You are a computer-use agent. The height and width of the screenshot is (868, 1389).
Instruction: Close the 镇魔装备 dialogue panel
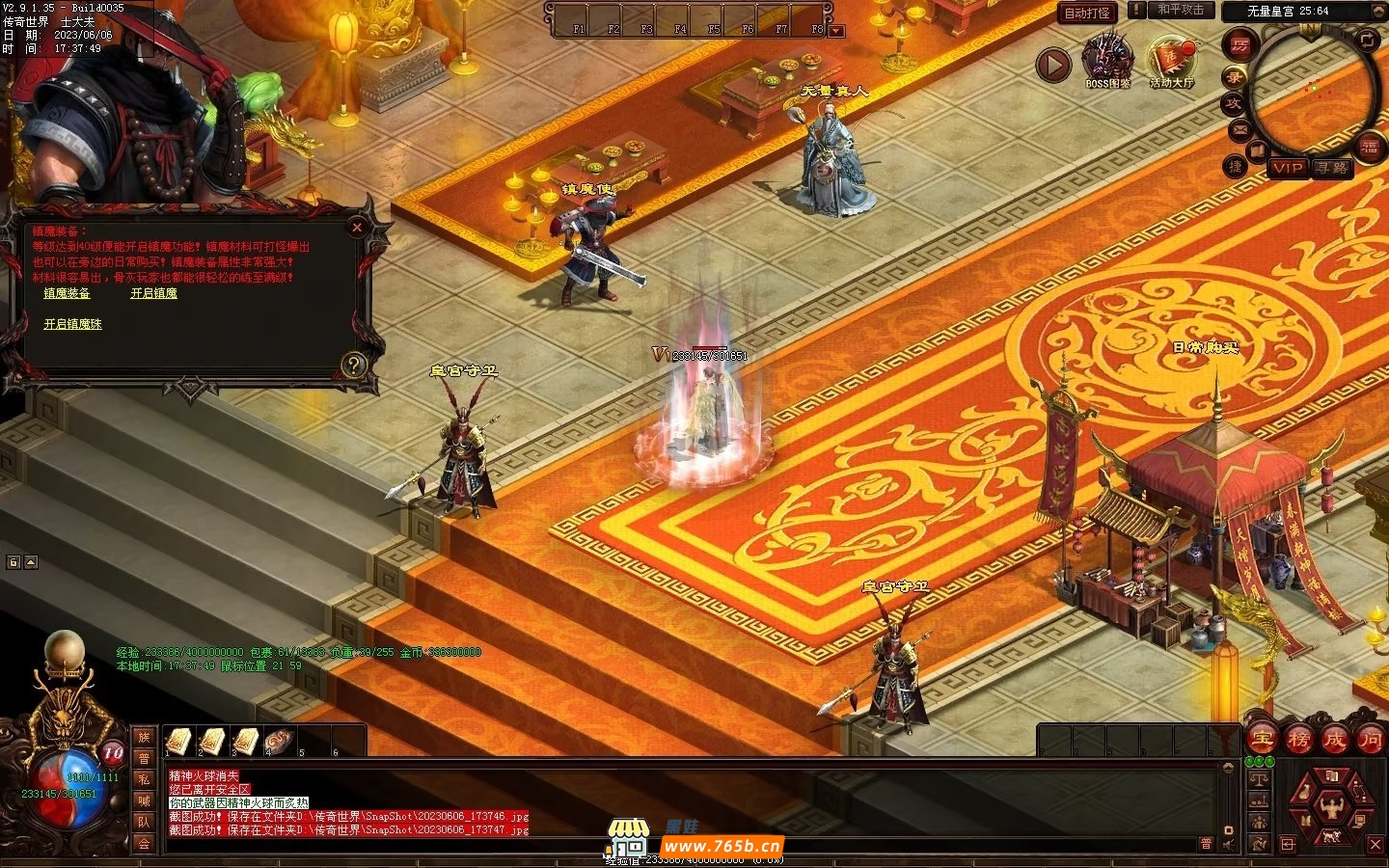(357, 228)
